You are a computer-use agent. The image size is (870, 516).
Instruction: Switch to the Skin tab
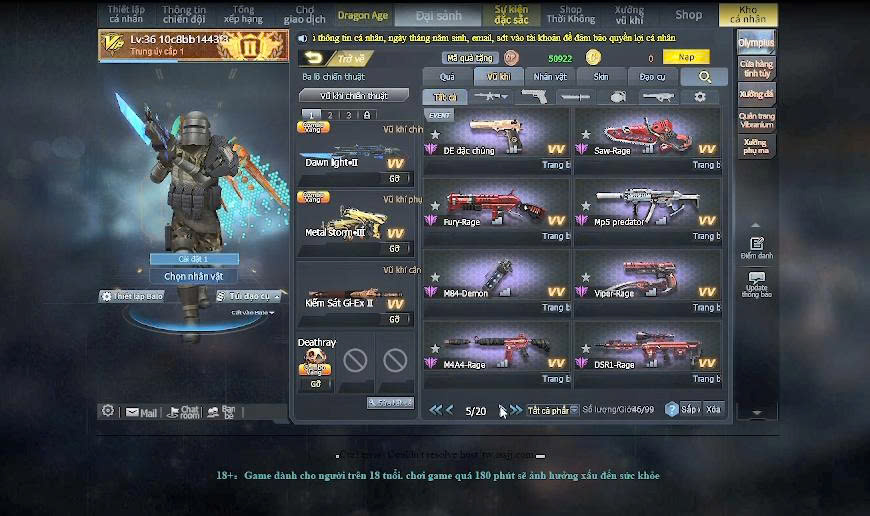(x=600, y=77)
